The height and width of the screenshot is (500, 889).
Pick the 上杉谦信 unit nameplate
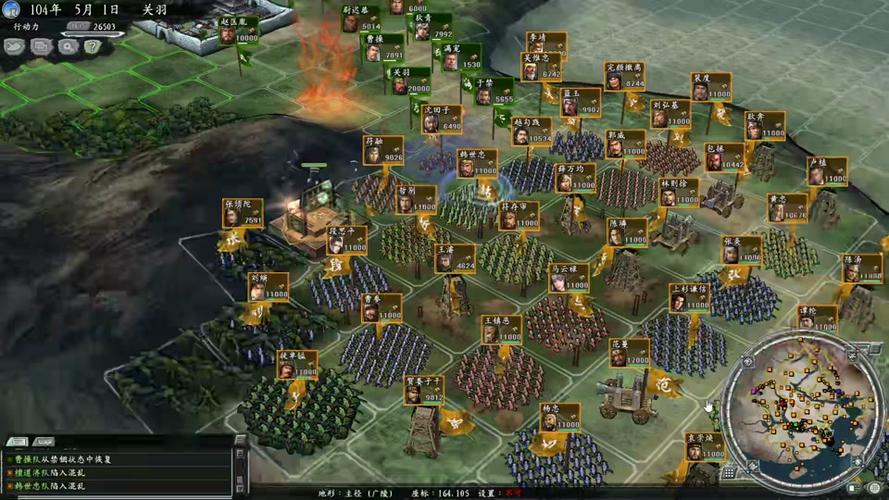point(688,297)
